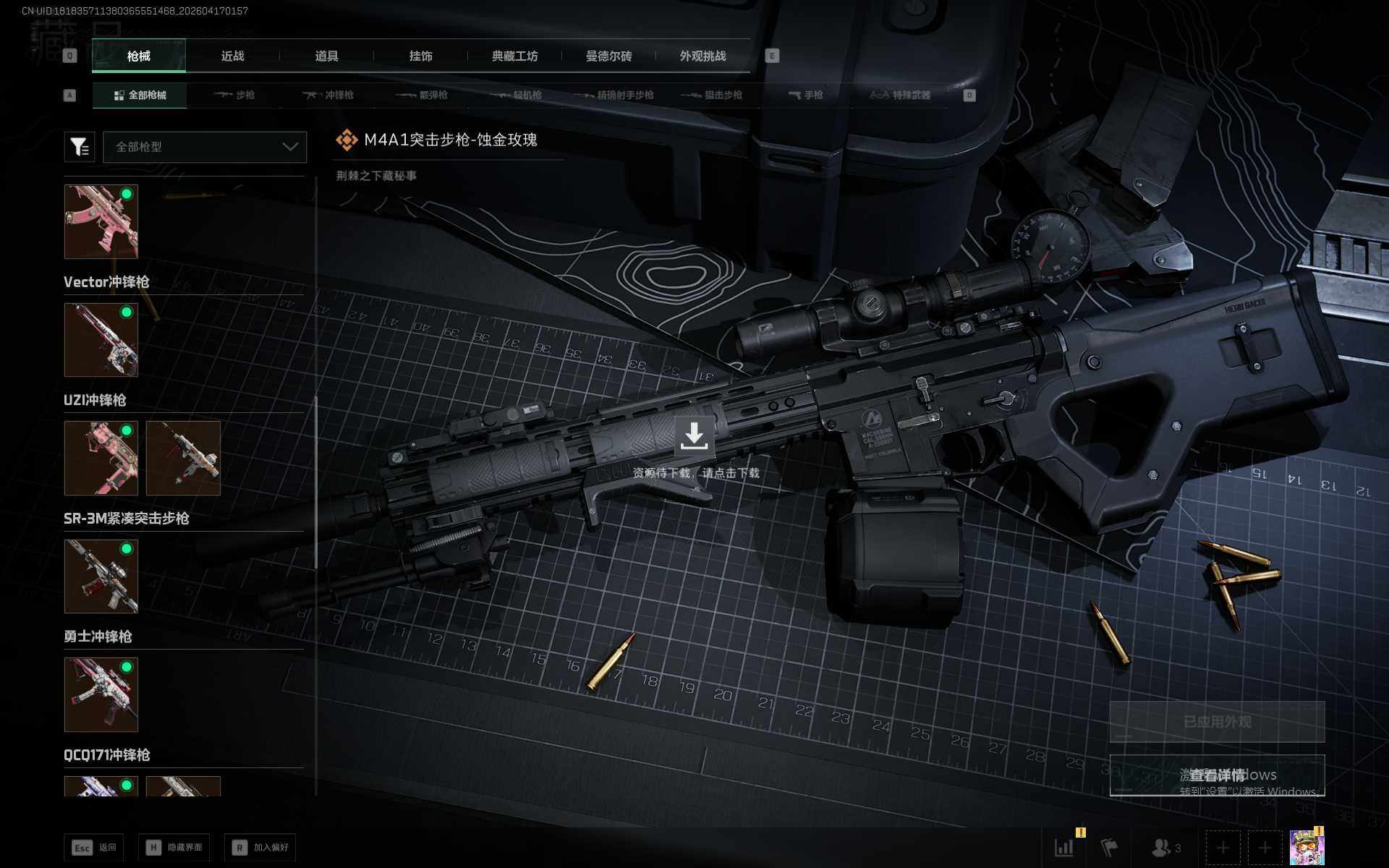
Task: Click the filter funnel icon
Action: (80, 147)
